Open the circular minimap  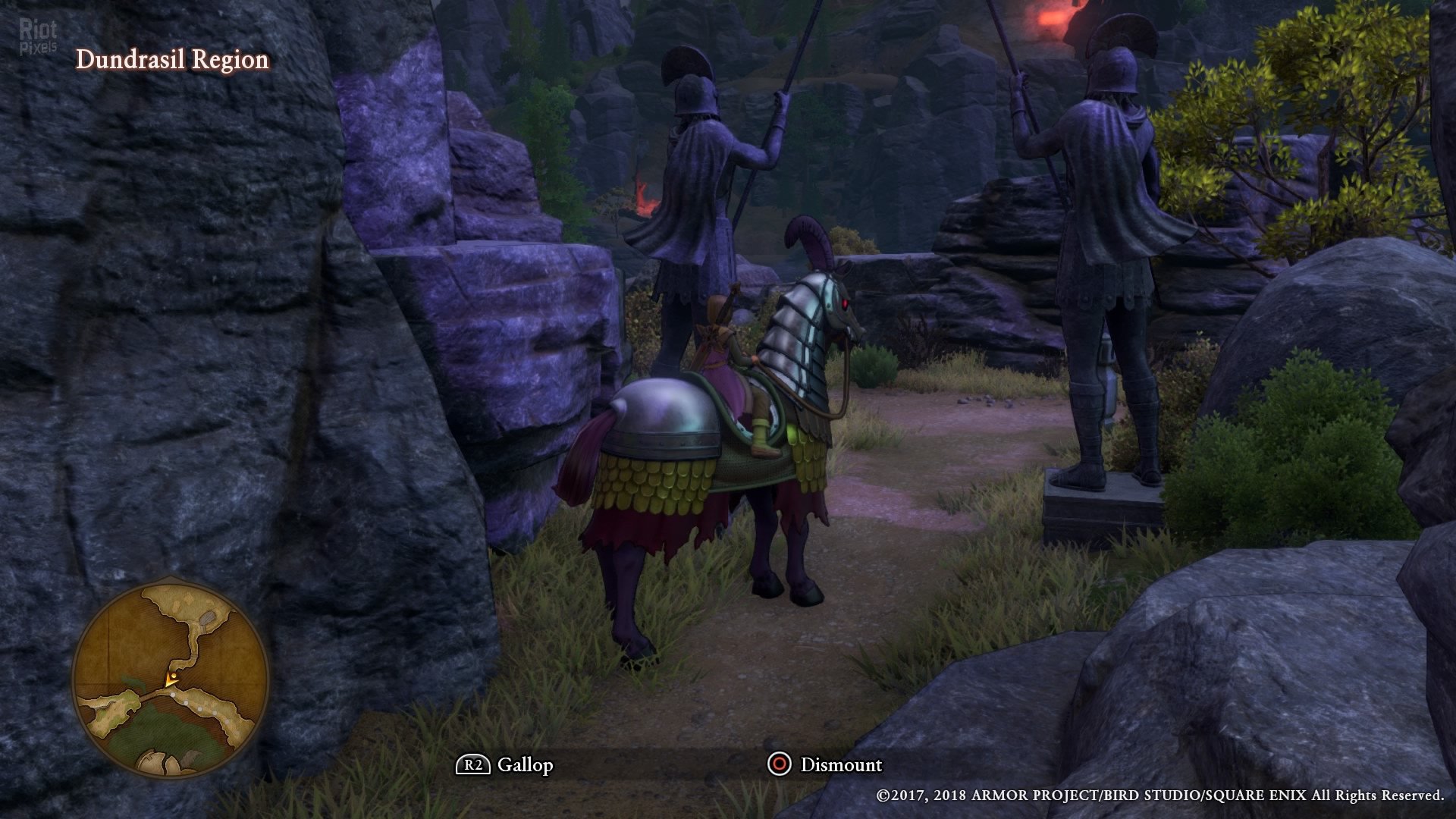pyautogui.click(x=171, y=679)
